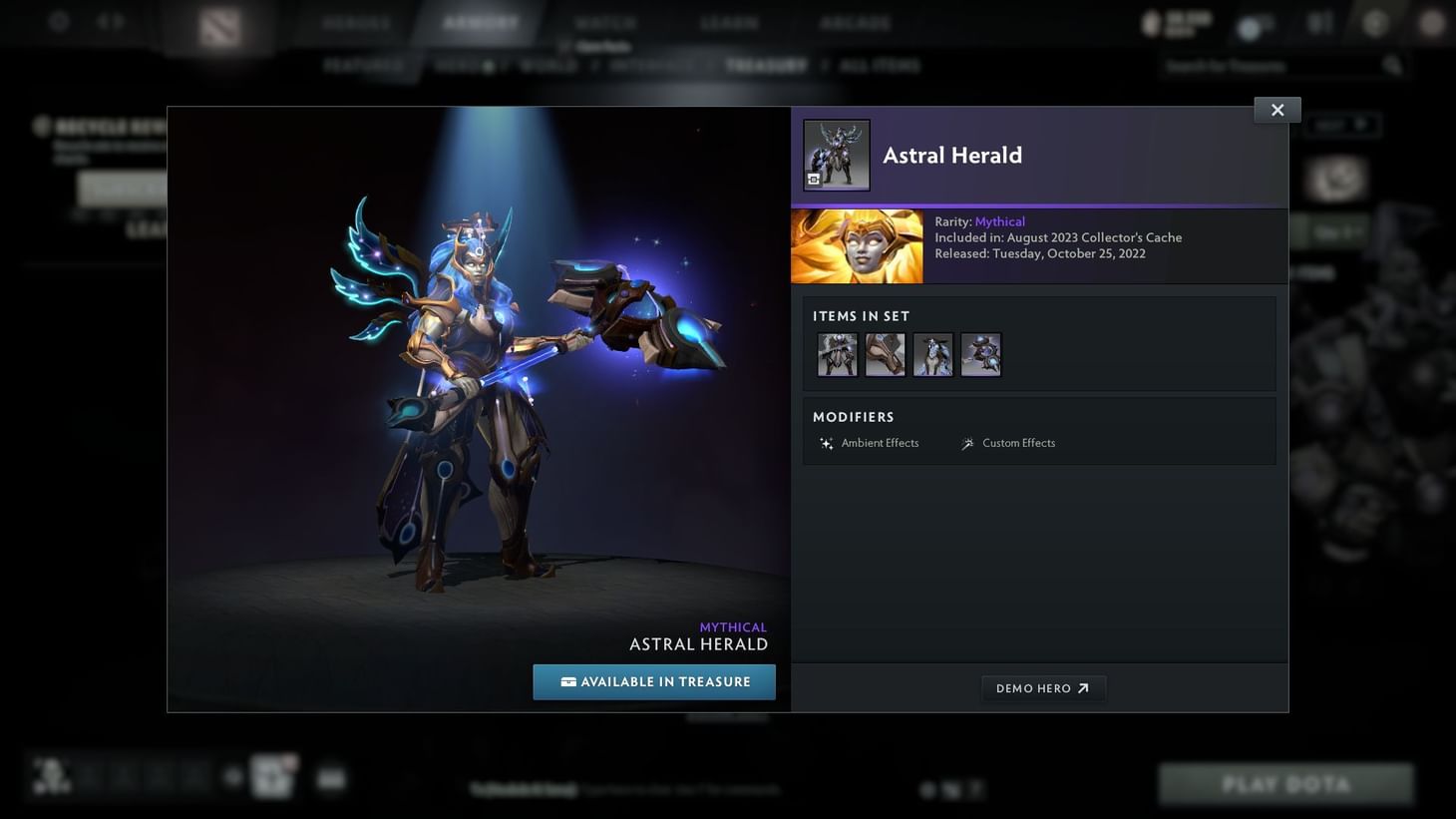Click the treasure chest icon on Available in Treasure
The image size is (1456, 819).
tap(568, 681)
